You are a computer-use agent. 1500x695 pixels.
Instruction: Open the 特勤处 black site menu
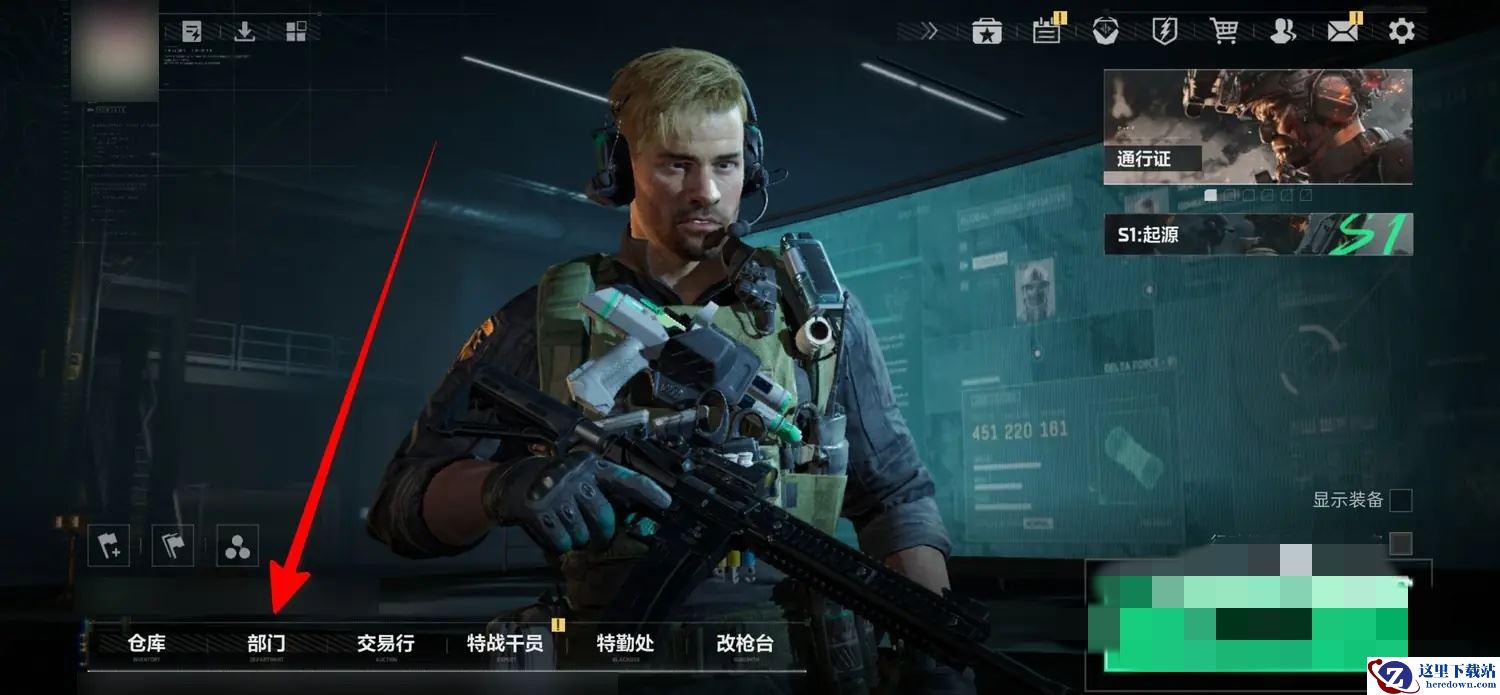[x=625, y=644]
